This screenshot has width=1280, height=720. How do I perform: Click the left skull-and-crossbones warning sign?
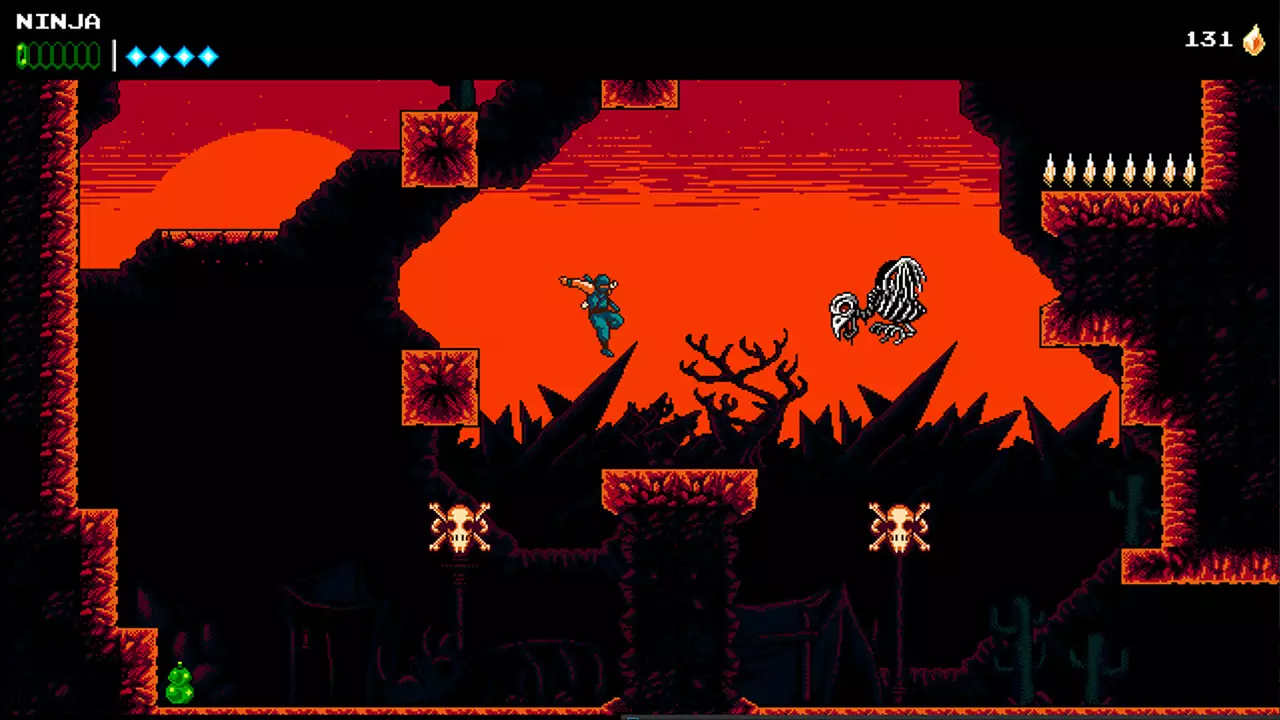(x=460, y=527)
